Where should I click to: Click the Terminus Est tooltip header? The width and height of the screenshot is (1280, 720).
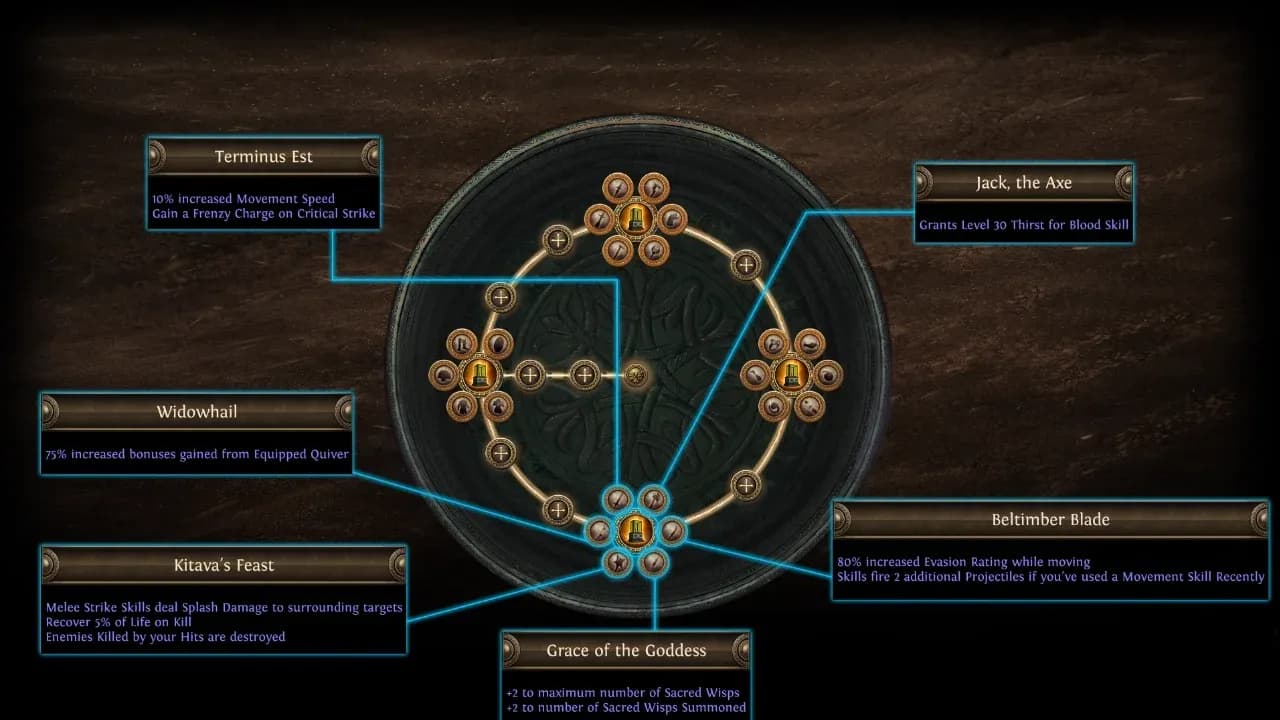coord(263,156)
